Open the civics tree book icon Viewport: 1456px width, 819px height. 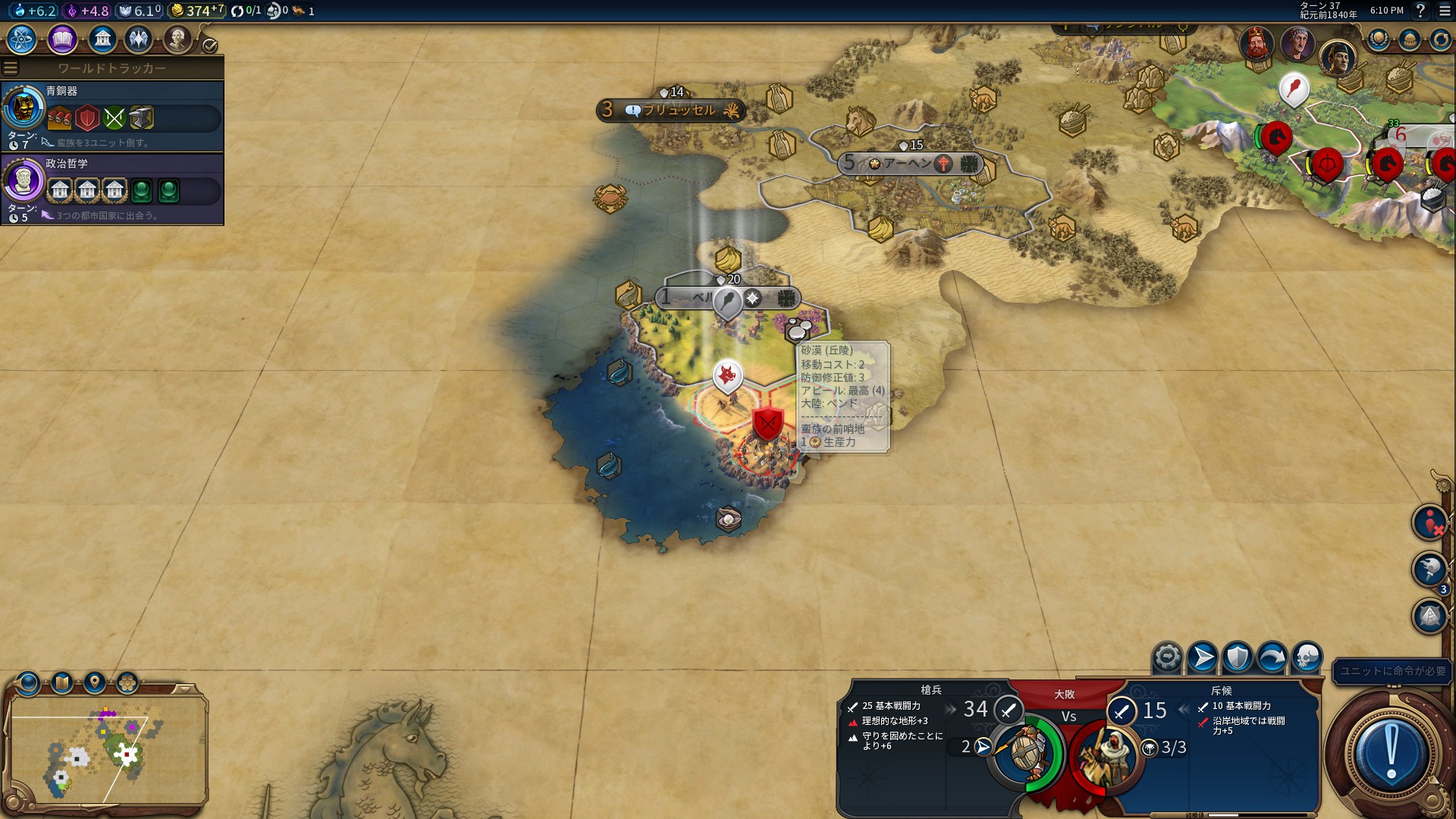pyautogui.click(x=62, y=39)
